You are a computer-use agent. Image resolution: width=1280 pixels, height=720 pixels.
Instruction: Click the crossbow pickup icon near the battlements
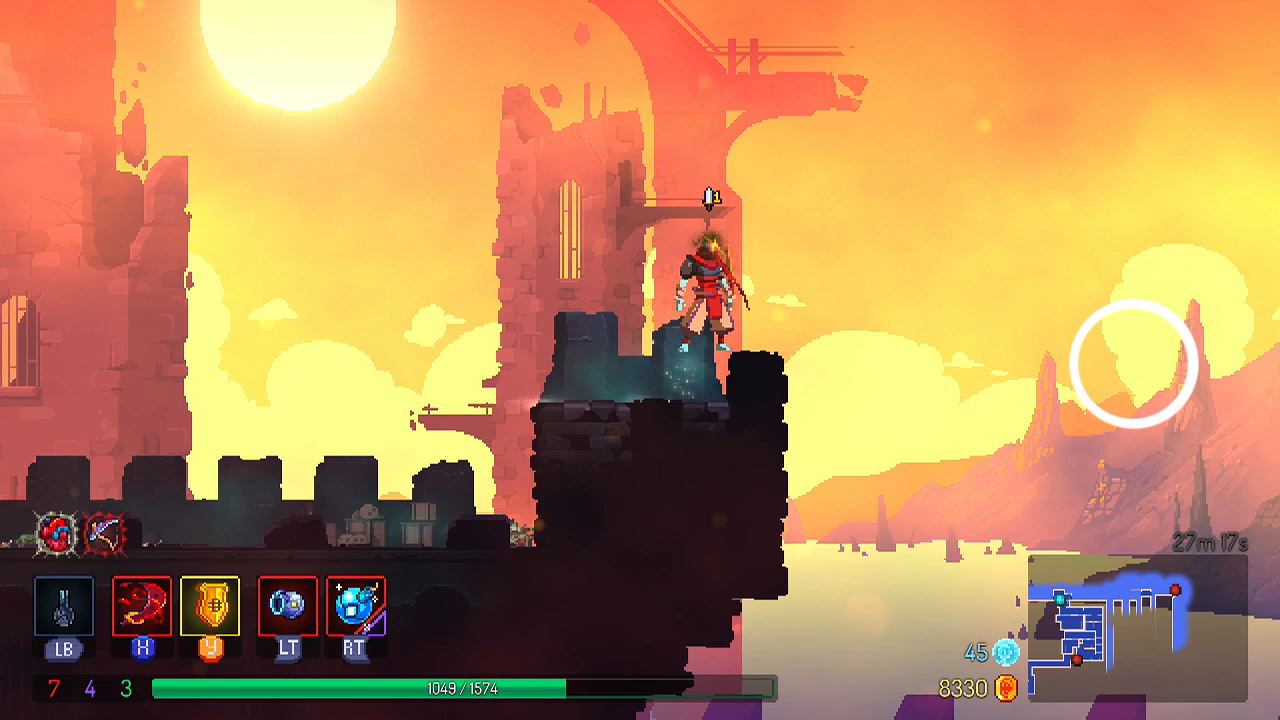(x=104, y=533)
